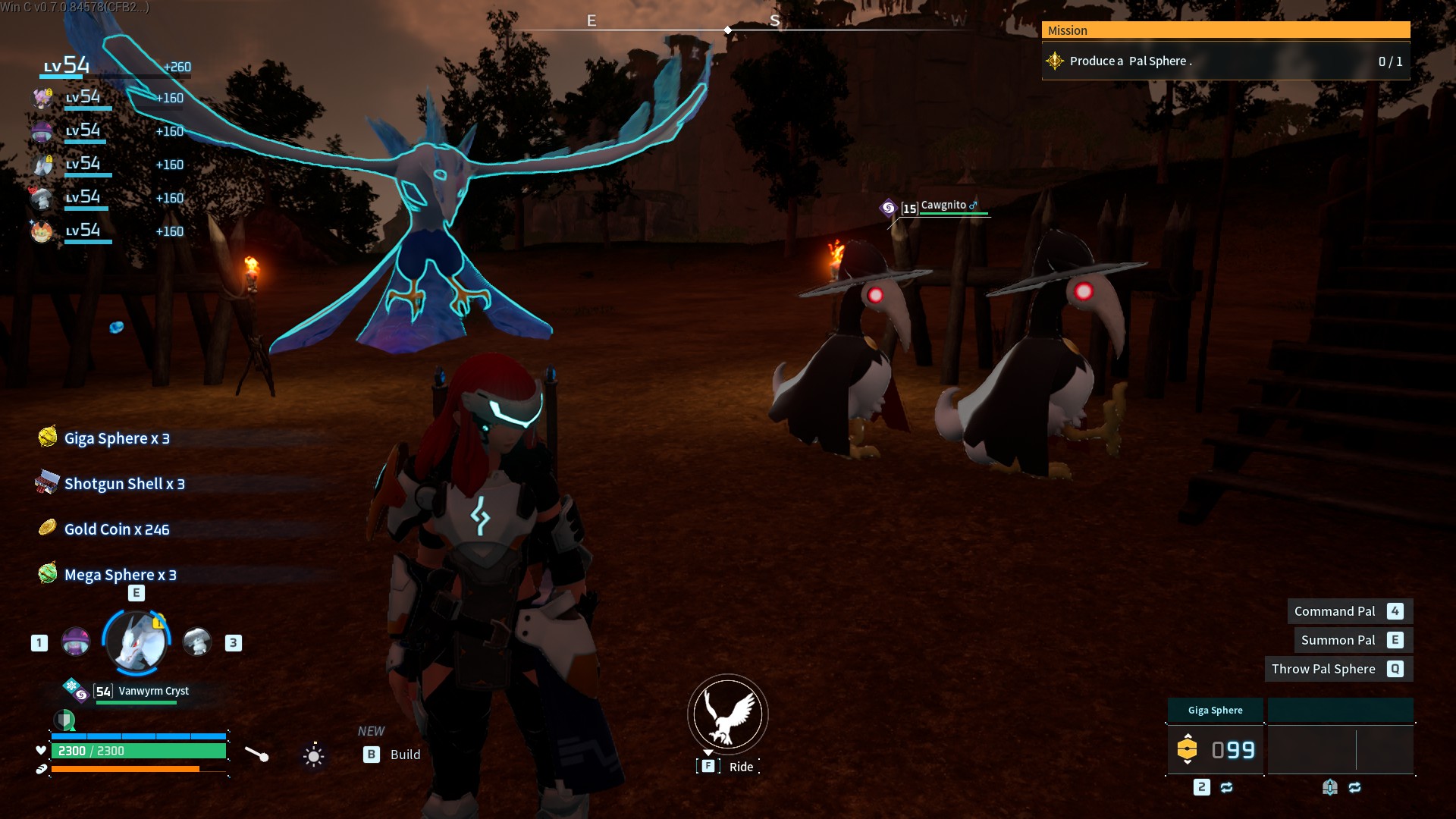Click the shield icon above the health bar

65,719
